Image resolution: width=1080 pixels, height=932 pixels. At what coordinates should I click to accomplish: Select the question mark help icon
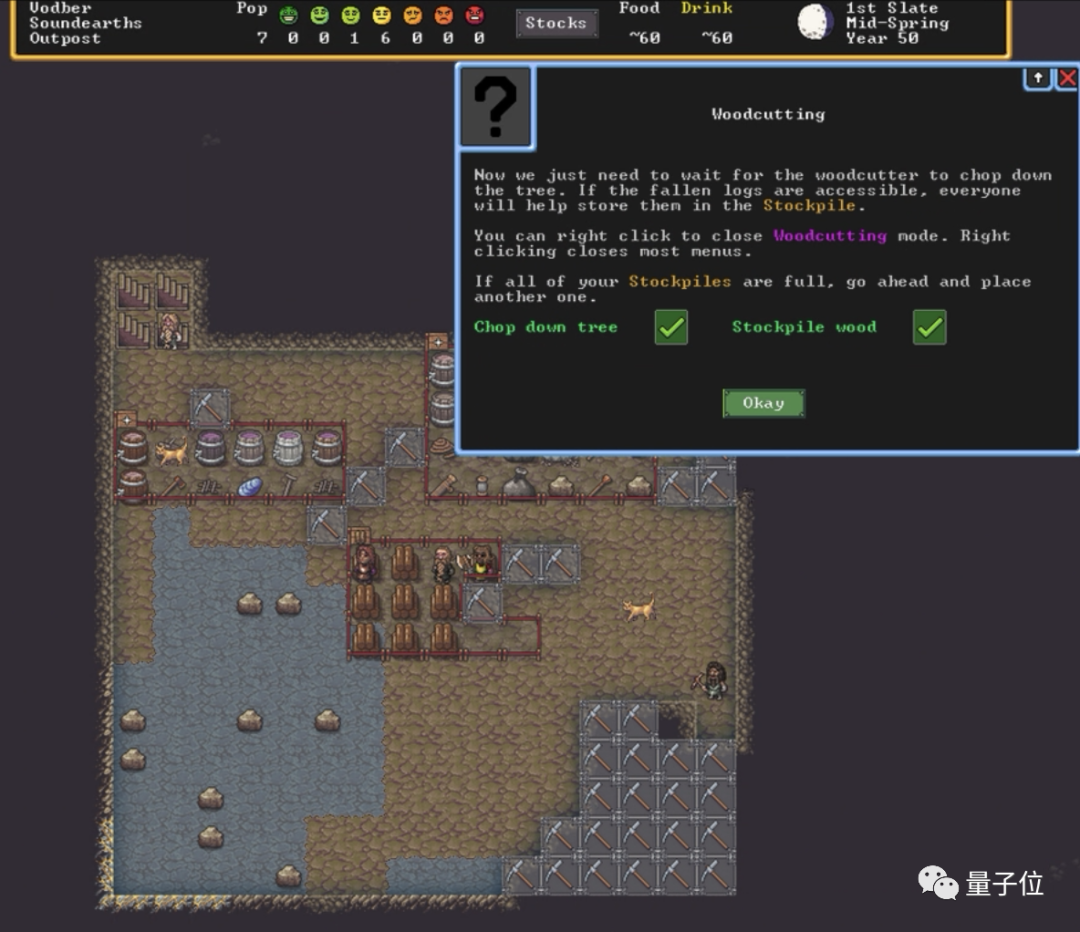(496, 108)
